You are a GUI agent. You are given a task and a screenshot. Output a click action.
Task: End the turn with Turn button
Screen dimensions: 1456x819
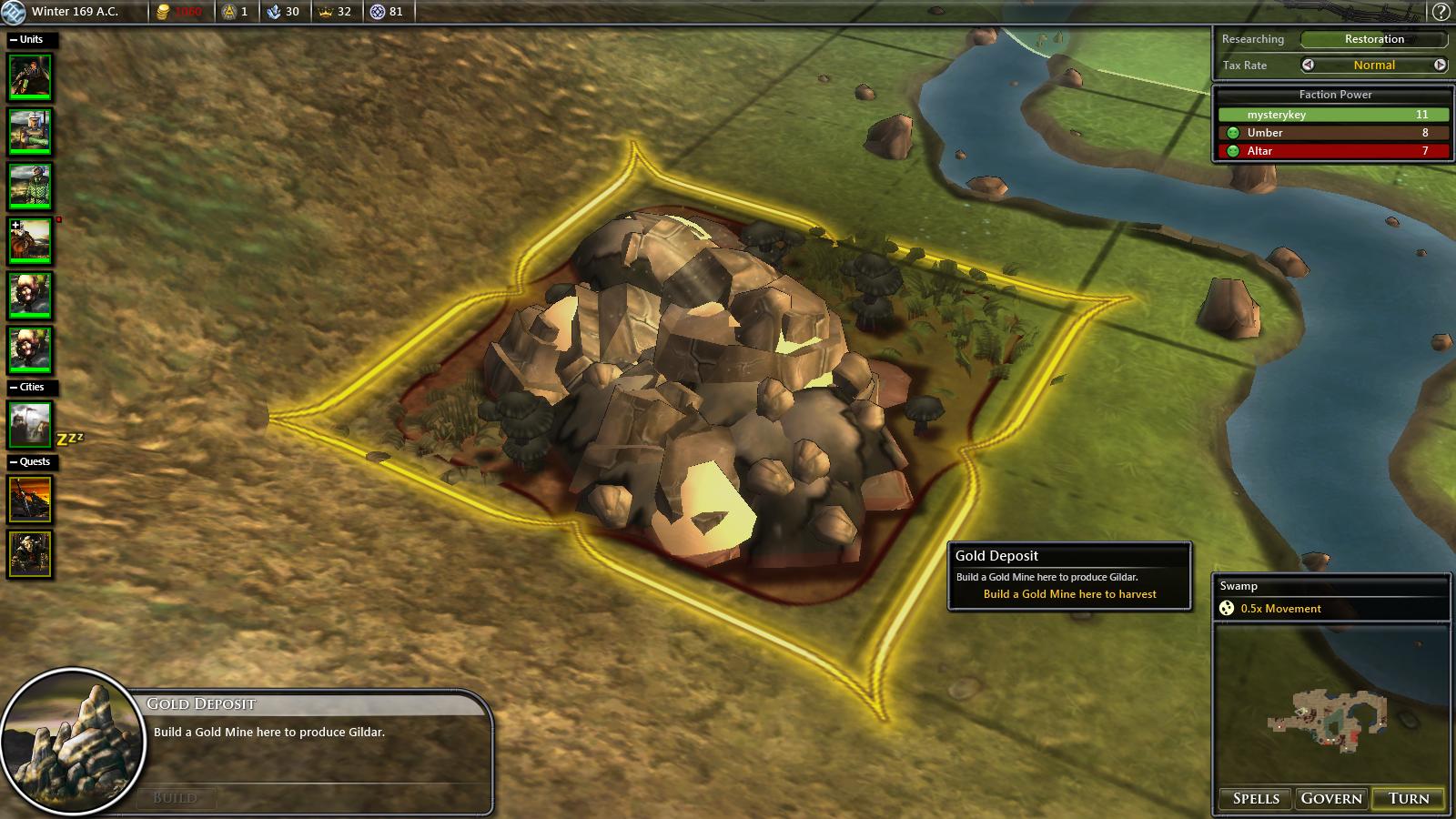1408,798
